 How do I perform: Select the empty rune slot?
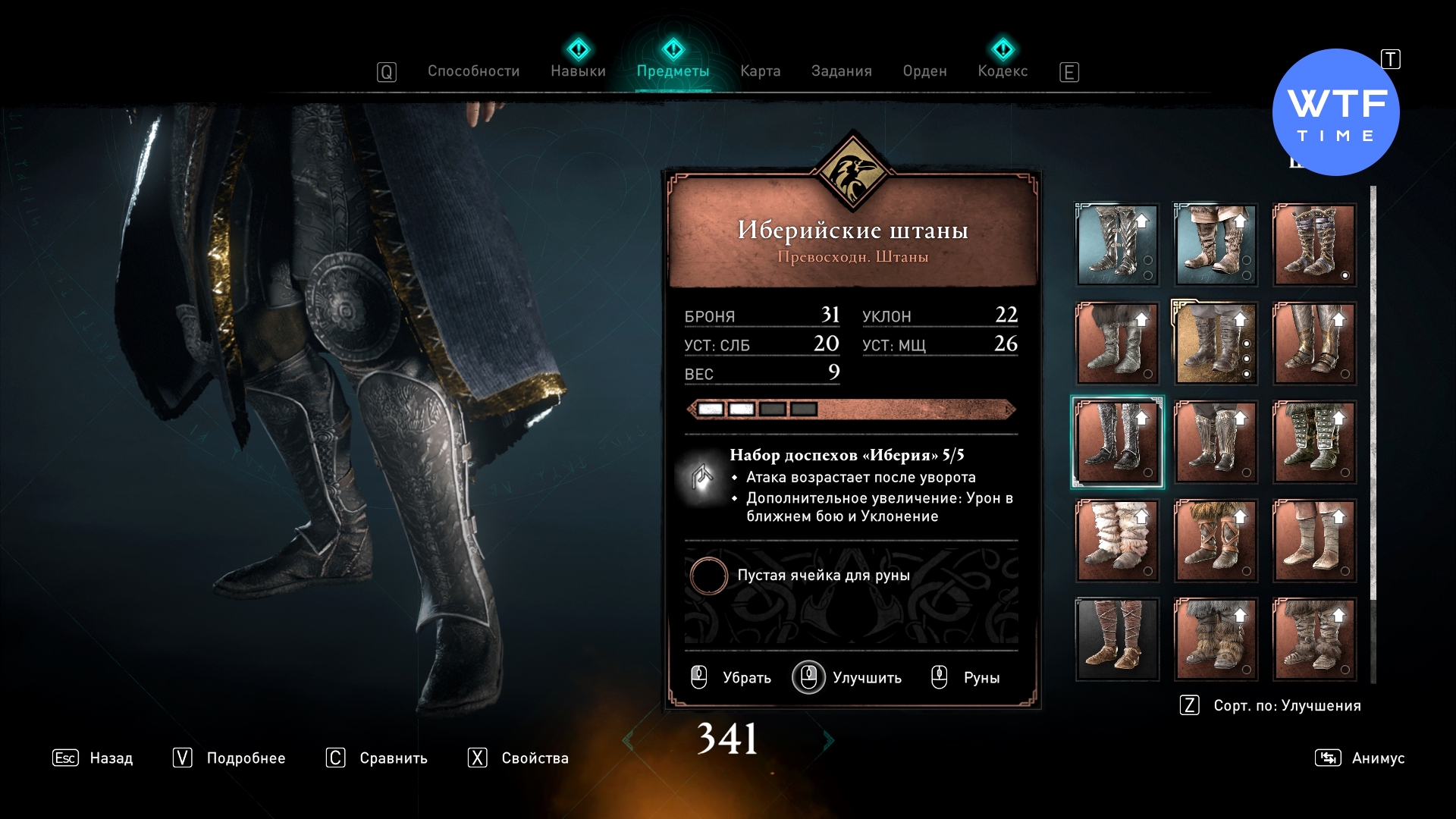point(709,576)
